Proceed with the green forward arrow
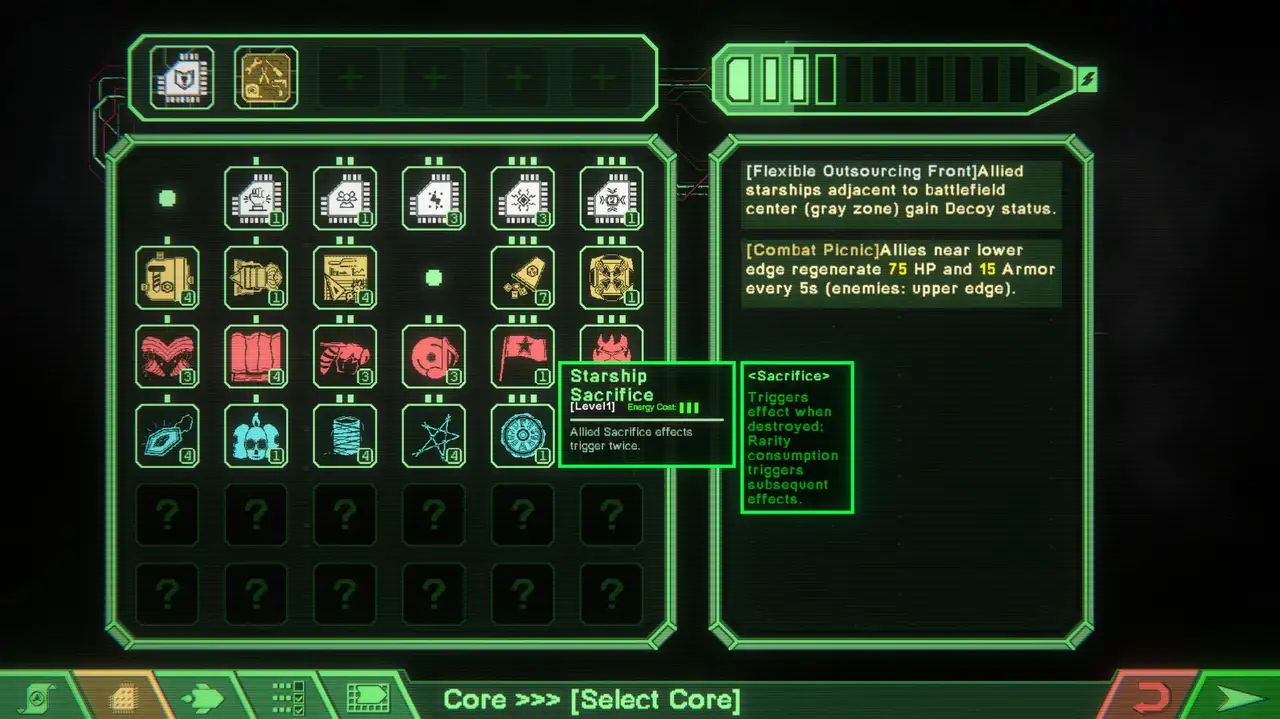Screen dimensions: 1280x719 click(1240, 697)
